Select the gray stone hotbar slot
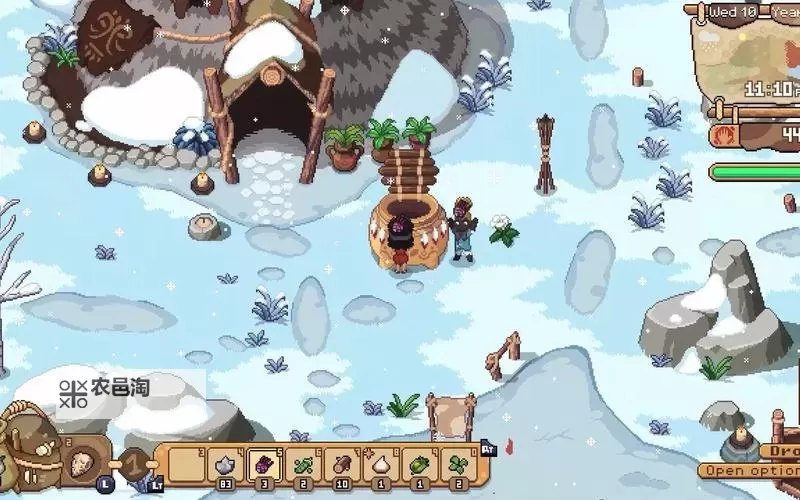This screenshot has width=800, height=500. pyautogui.click(x=227, y=465)
